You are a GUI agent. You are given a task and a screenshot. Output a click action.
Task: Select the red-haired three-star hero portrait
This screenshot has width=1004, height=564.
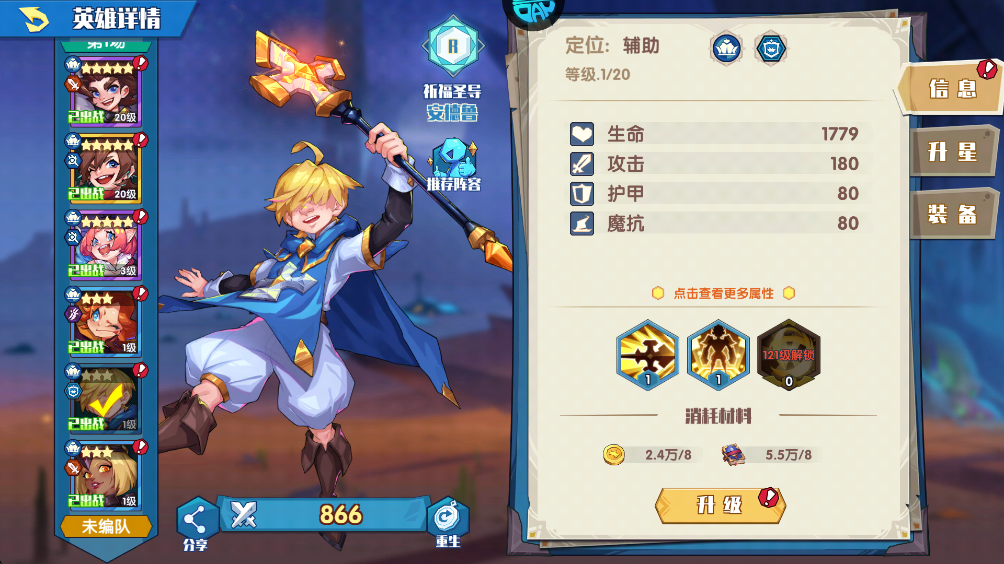click(103, 322)
